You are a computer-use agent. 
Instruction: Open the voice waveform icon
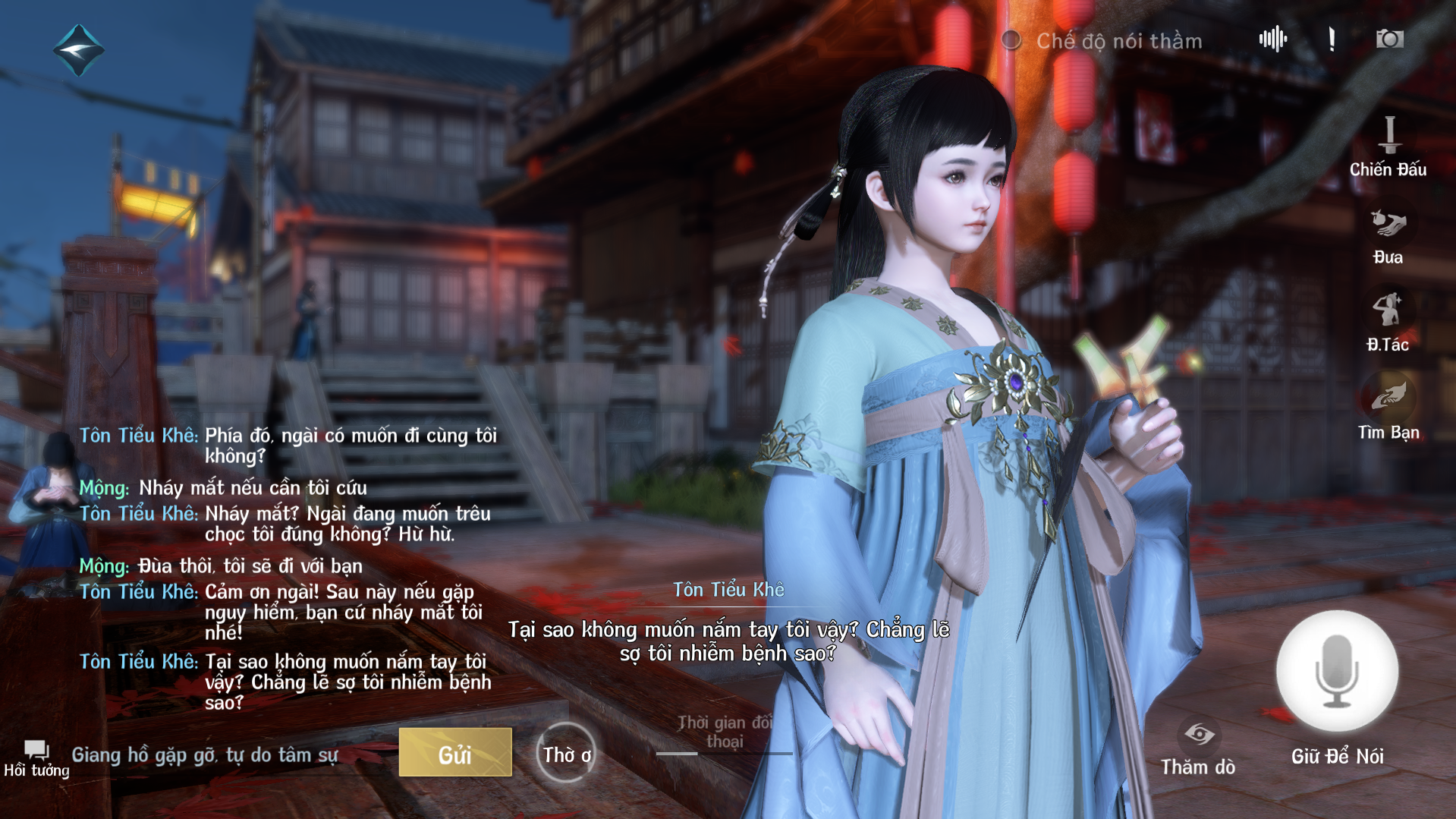(x=1272, y=39)
